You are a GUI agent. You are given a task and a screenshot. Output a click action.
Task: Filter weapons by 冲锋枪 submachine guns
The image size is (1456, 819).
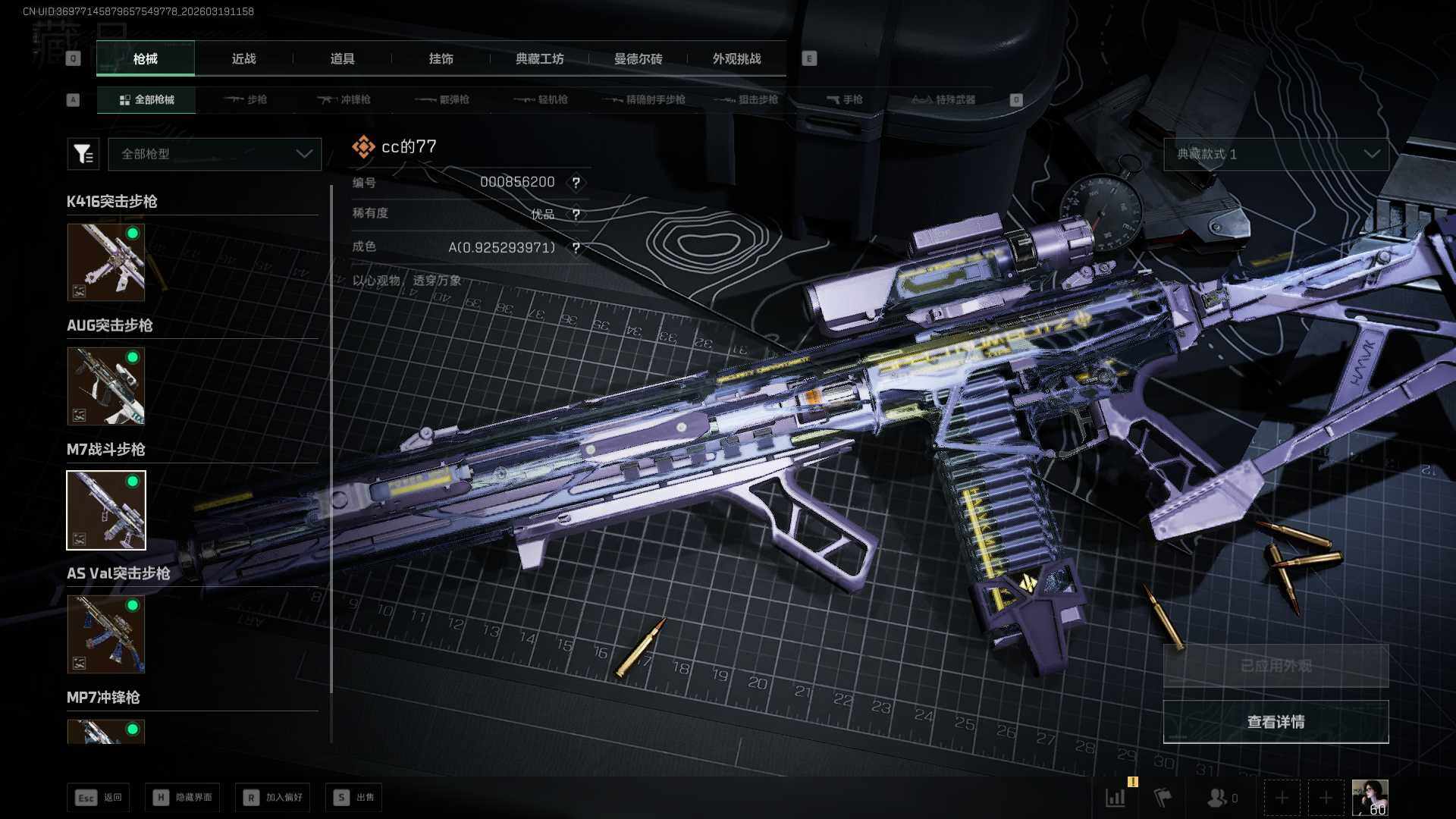[x=344, y=99]
